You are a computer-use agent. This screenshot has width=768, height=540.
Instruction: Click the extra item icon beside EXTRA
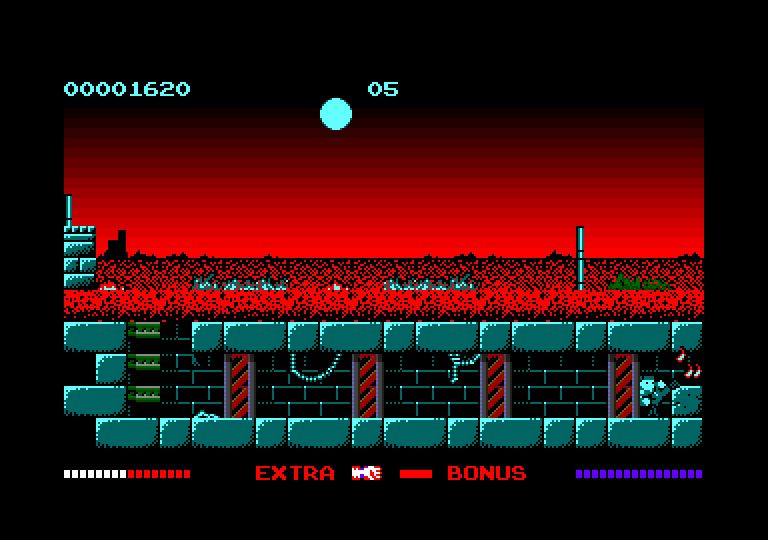pyautogui.click(x=366, y=473)
